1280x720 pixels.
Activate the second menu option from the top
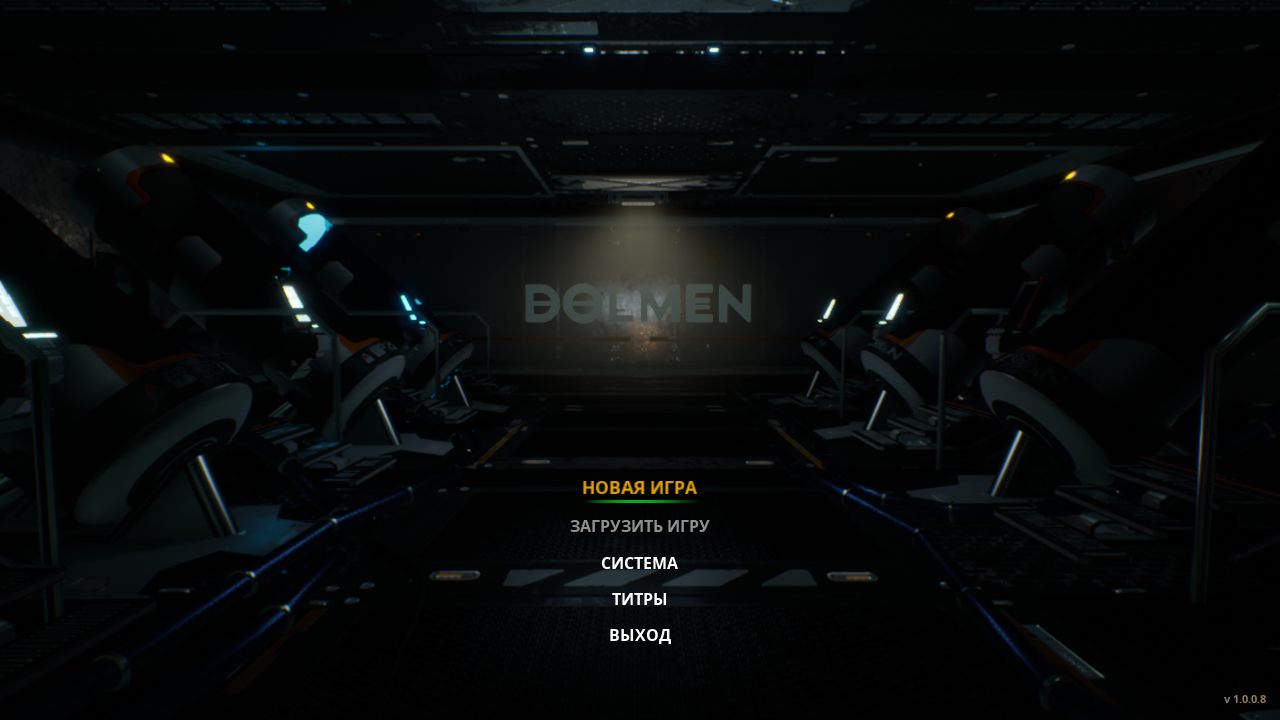coord(639,523)
